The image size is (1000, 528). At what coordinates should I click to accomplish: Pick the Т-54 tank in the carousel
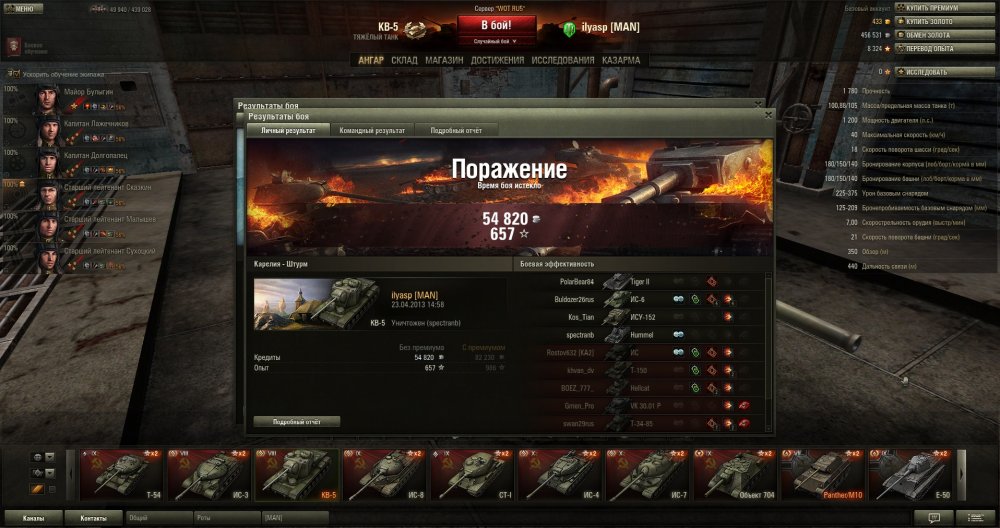click(x=121, y=474)
